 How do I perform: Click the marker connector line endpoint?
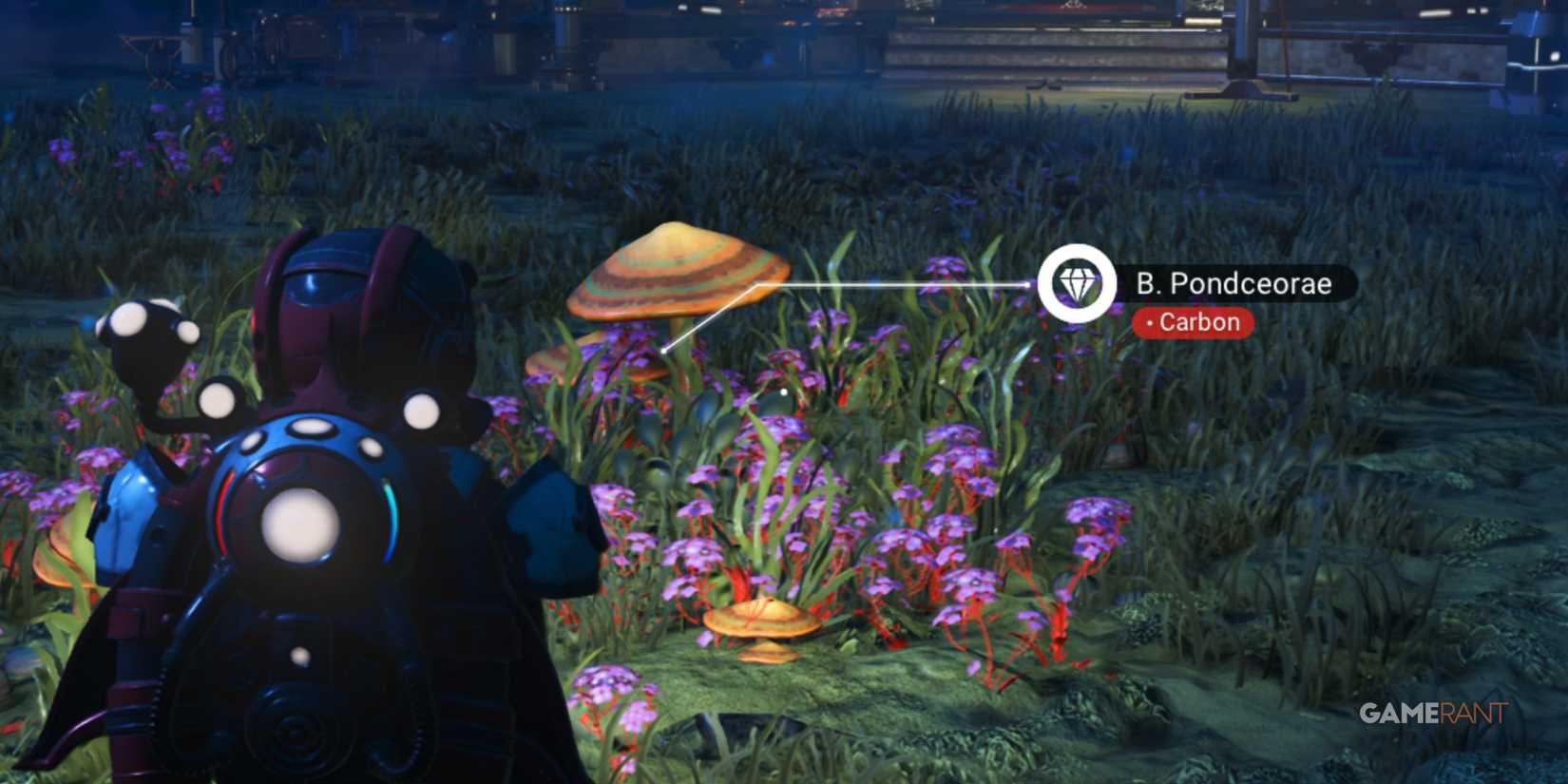click(662, 352)
